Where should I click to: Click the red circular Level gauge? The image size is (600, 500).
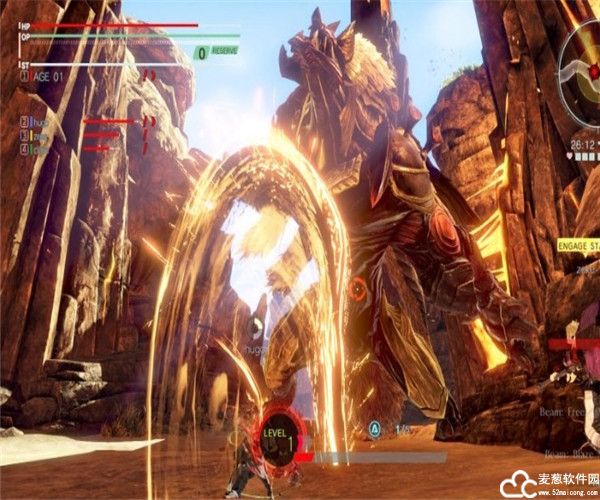[x=279, y=437]
